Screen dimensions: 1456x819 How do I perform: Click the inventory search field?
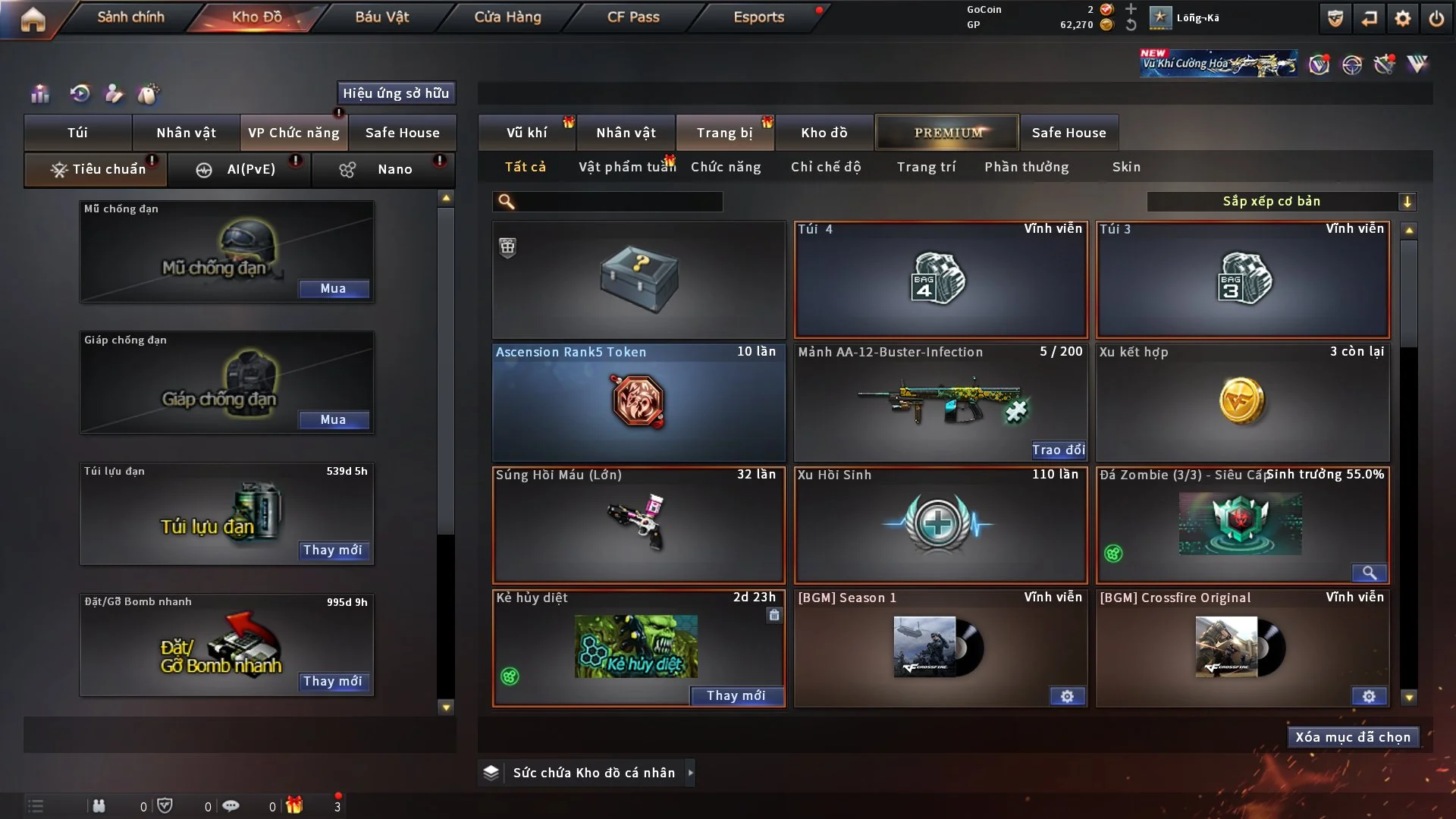[x=618, y=202]
